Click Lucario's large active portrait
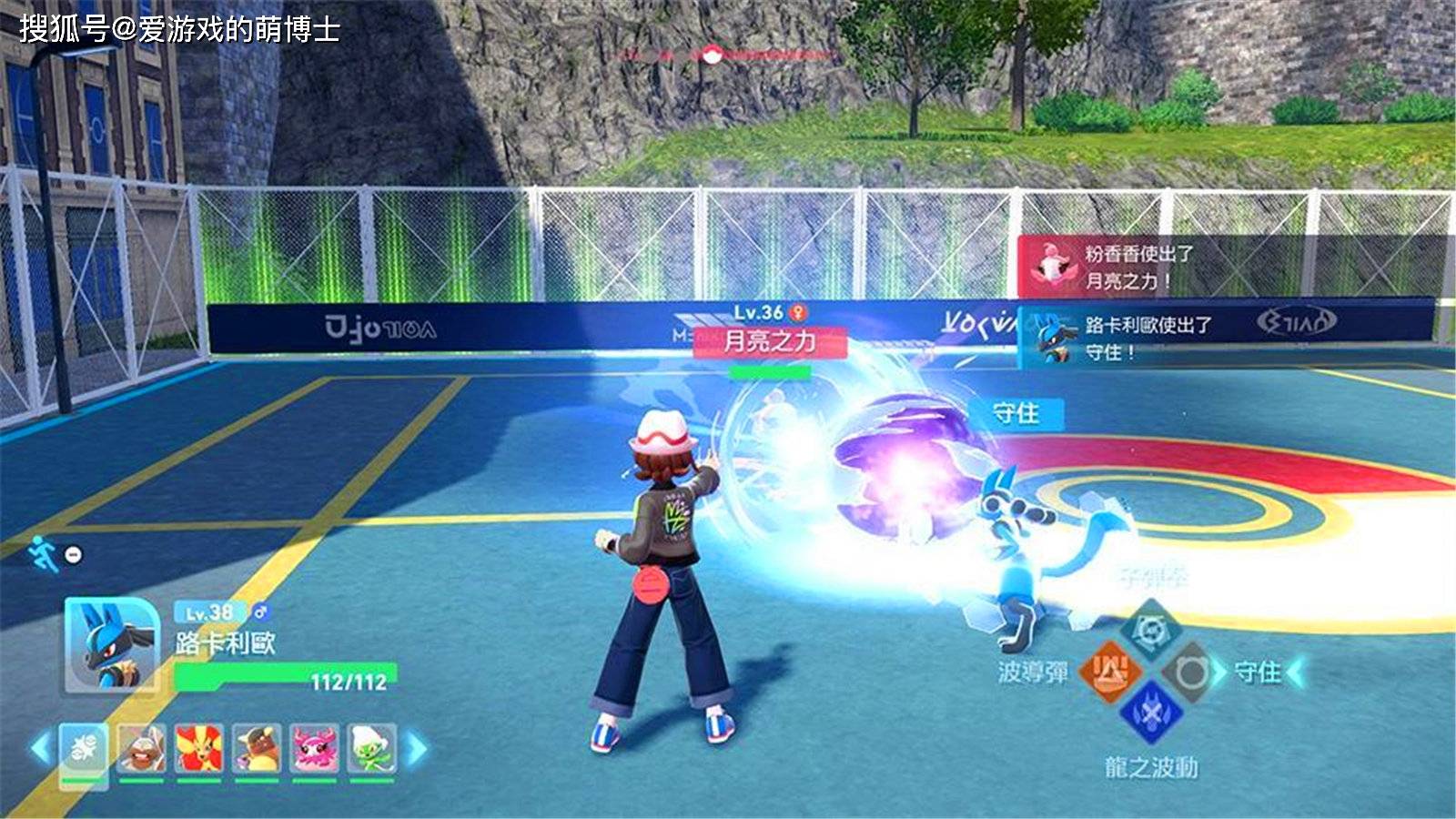 109,646
